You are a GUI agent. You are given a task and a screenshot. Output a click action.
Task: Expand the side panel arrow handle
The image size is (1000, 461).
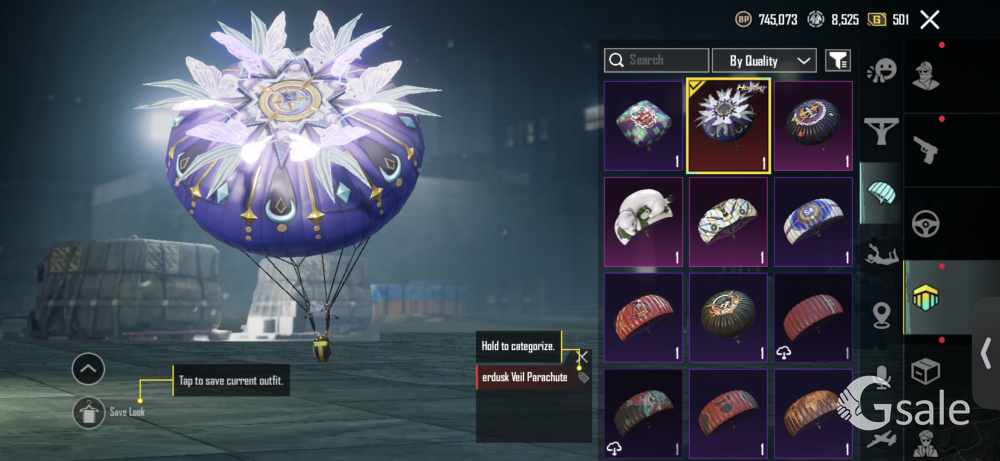[x=986, y=353]
